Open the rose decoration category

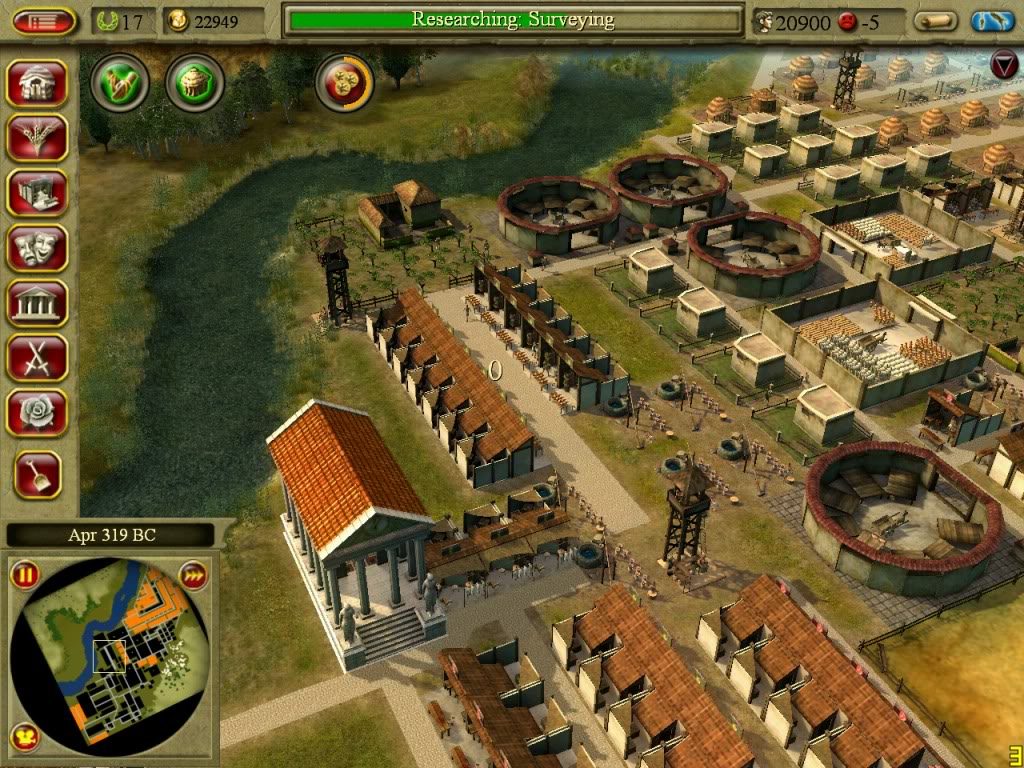tap(37, 412)
